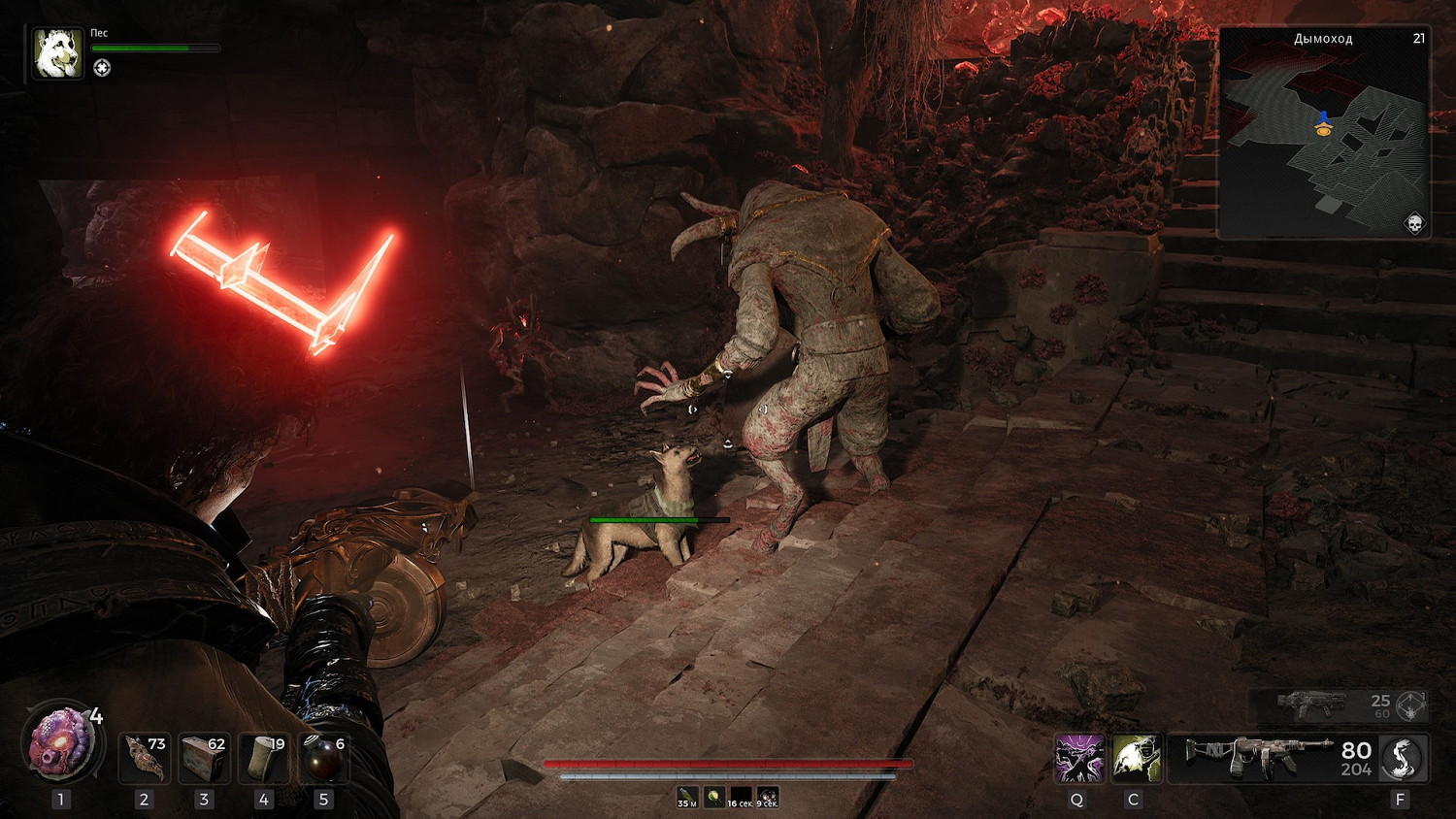Activate the purple Q skill icon

(x=1078, y=758)
